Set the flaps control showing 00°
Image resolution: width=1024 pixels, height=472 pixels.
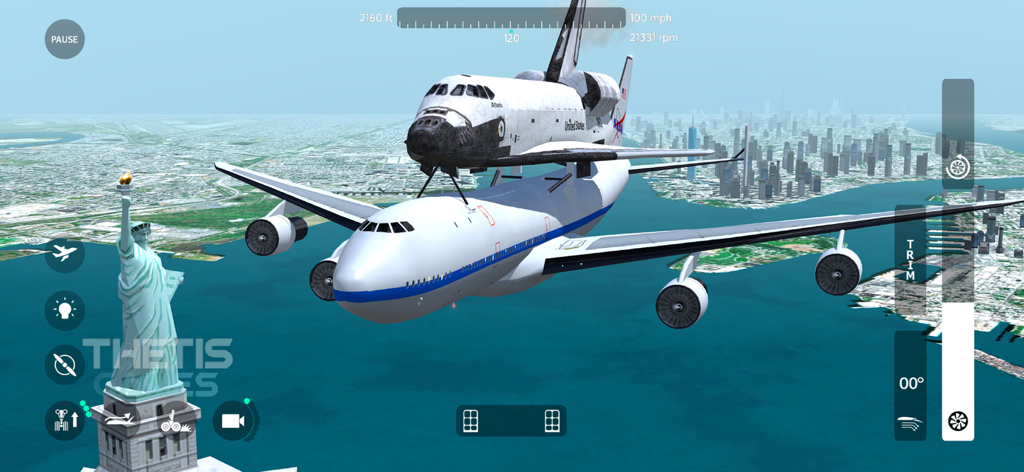(910, 385)
